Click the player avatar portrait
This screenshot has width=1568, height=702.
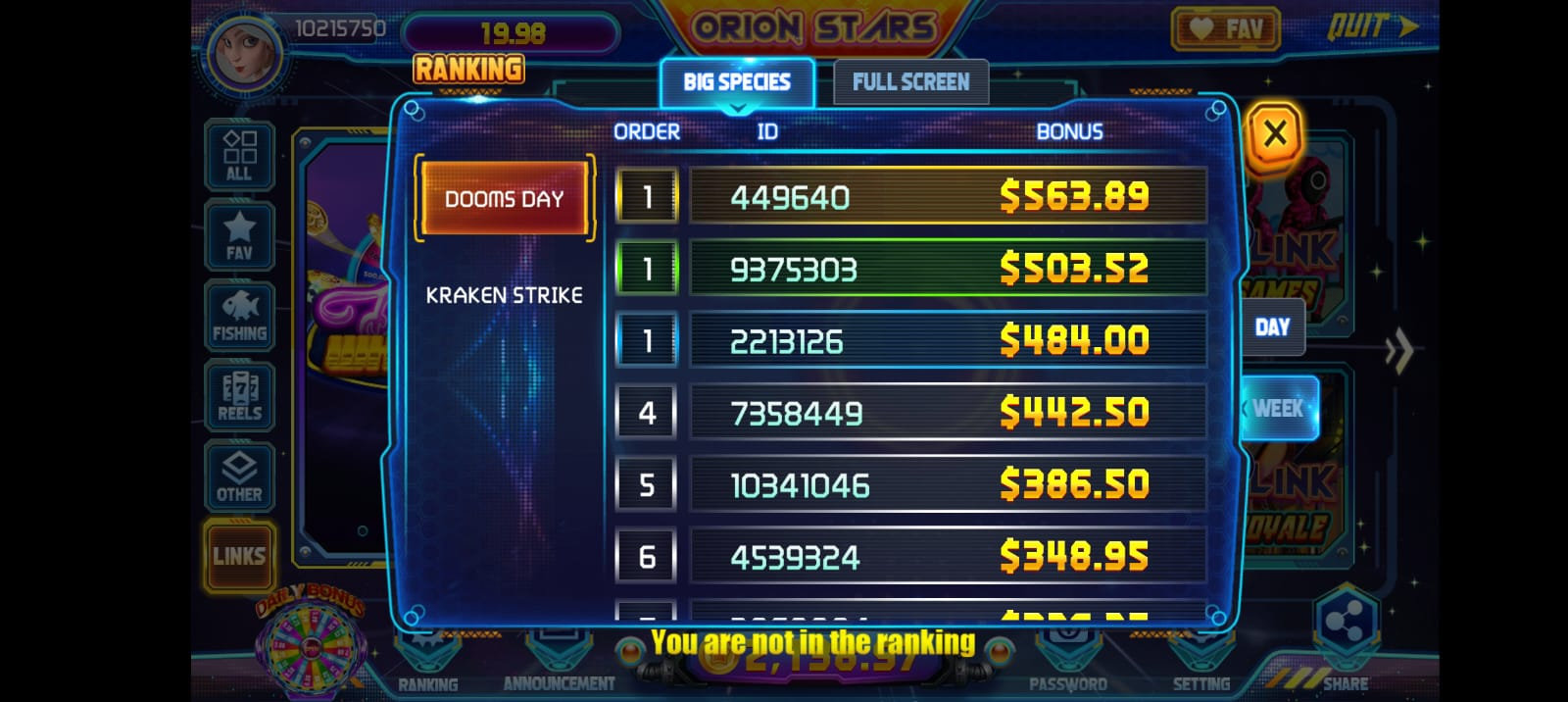tap(243, 51)
